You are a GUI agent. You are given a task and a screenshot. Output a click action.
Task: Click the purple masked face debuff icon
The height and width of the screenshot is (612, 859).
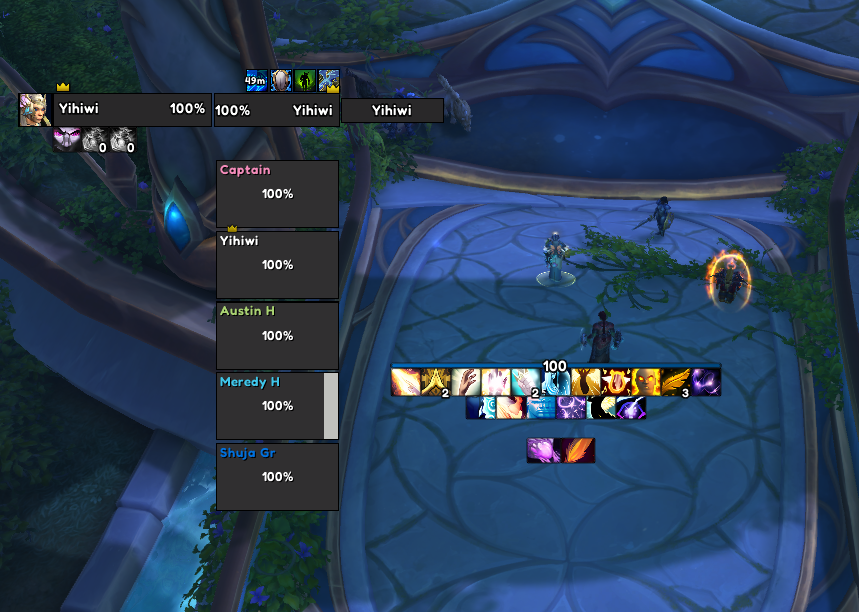[x=66, y=140]
